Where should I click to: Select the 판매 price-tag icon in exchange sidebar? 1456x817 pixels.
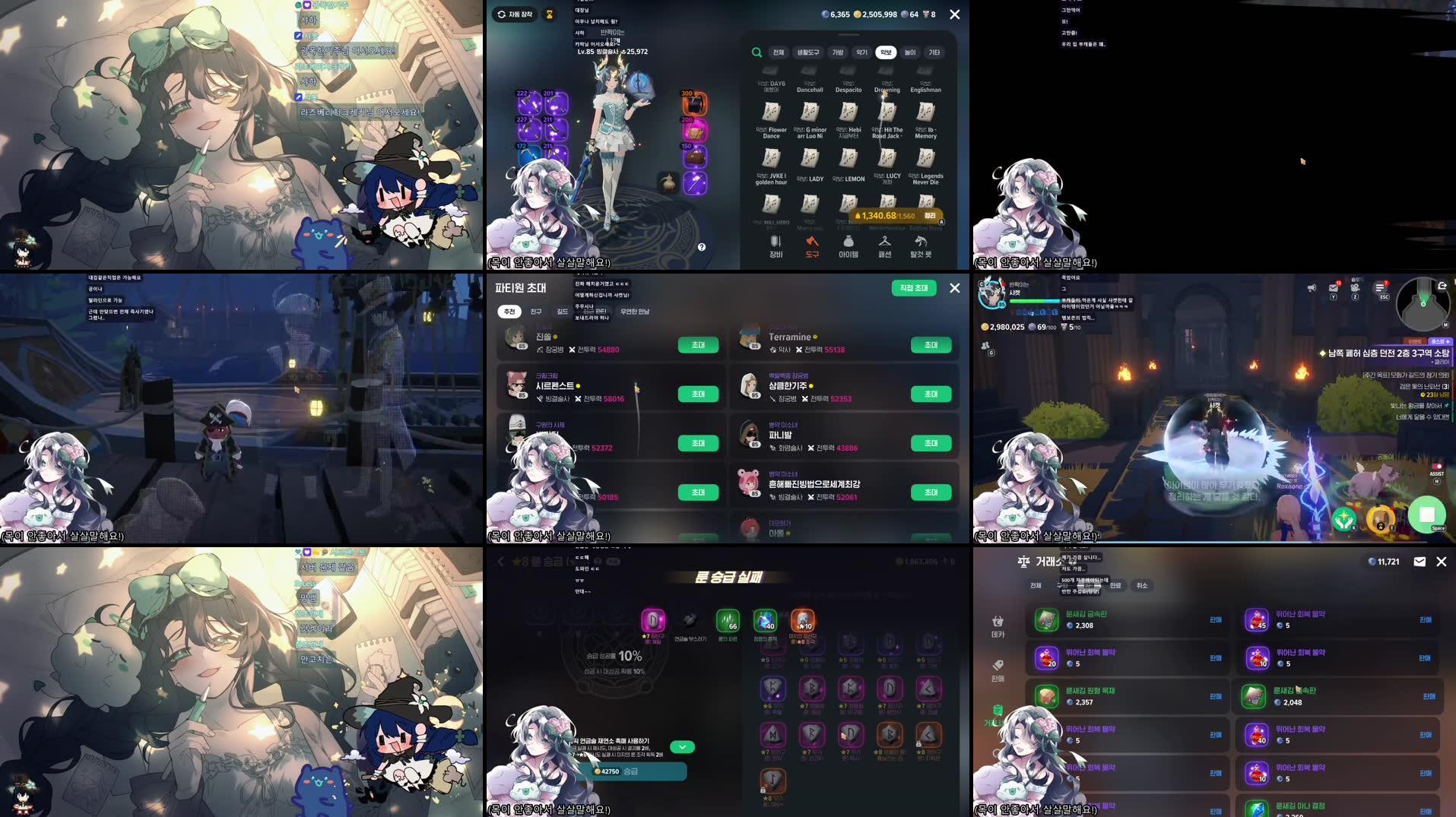click(998, 662)
